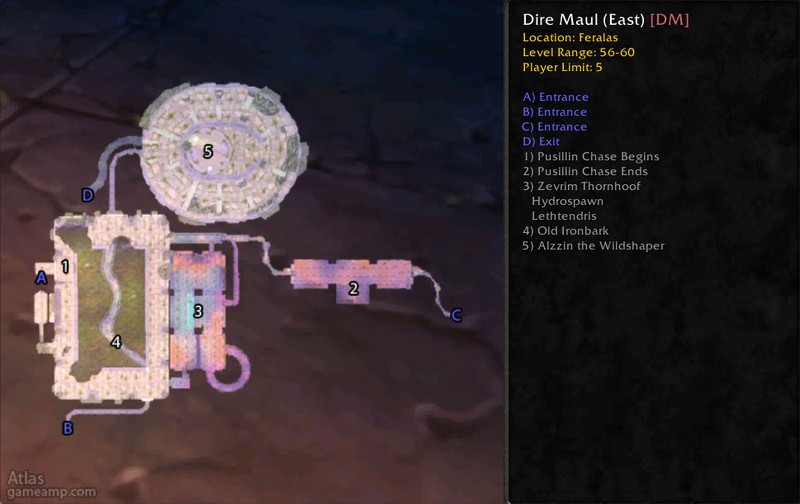Image resolution: width=800 pixels, height=504 pixels.
Task: Select exit marker D on the map
Action: (88, 196)
